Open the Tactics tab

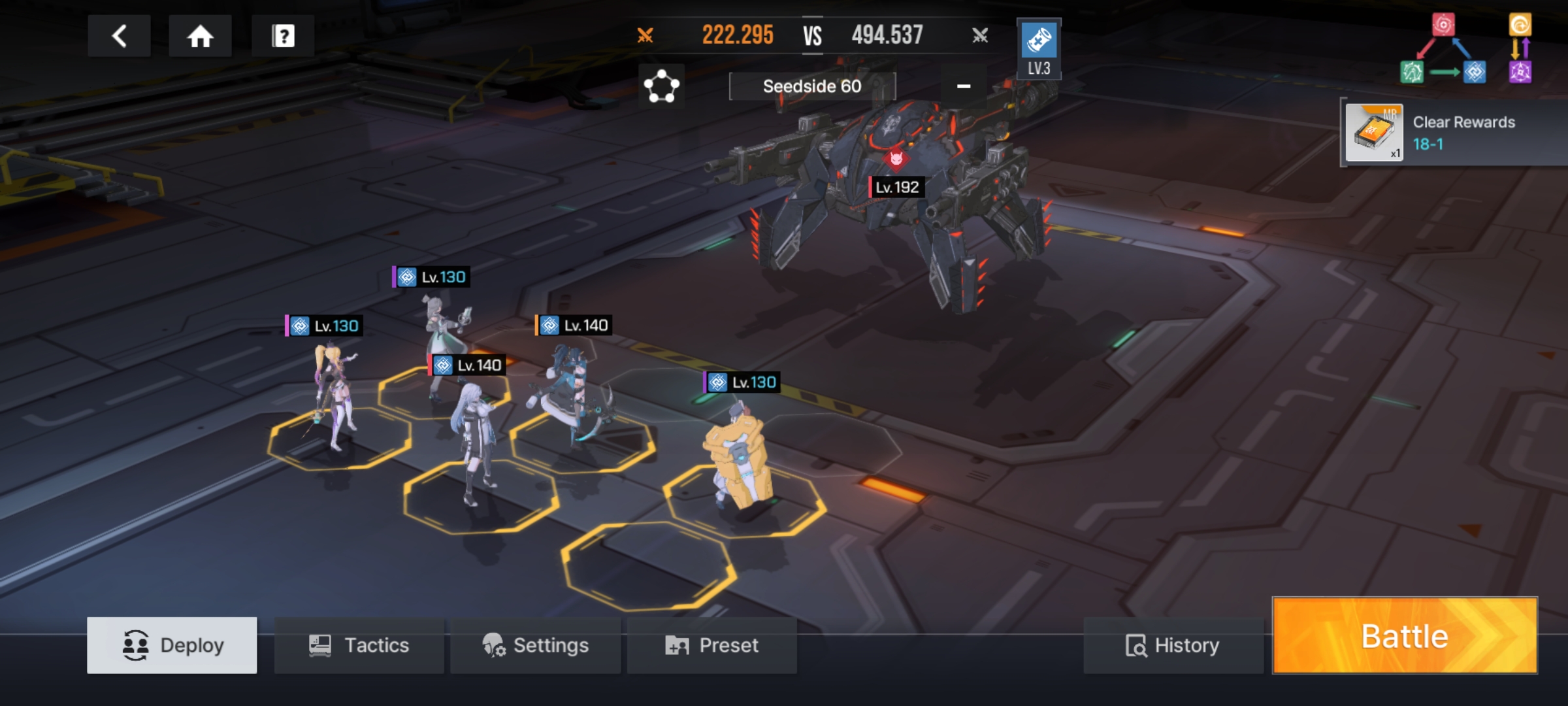[x=359, y=645]
